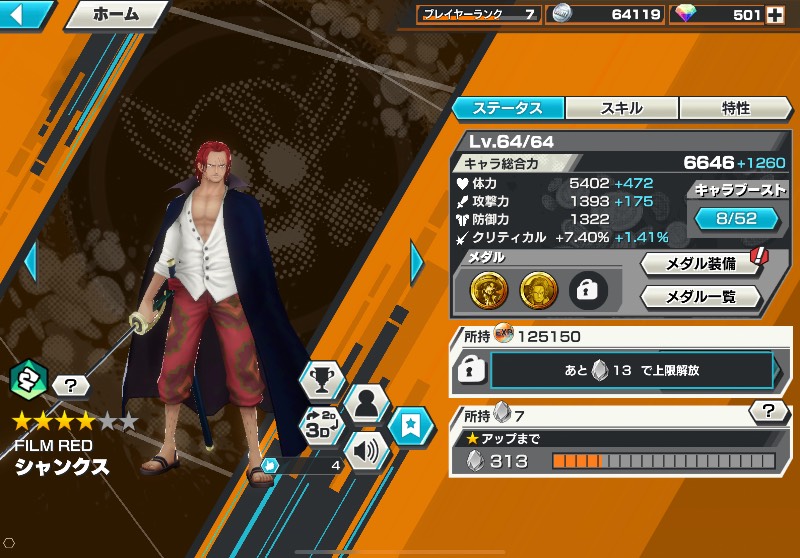Show the next character with right arrow
The height and width of the screenshot is (558, 800).
[417, 262]
